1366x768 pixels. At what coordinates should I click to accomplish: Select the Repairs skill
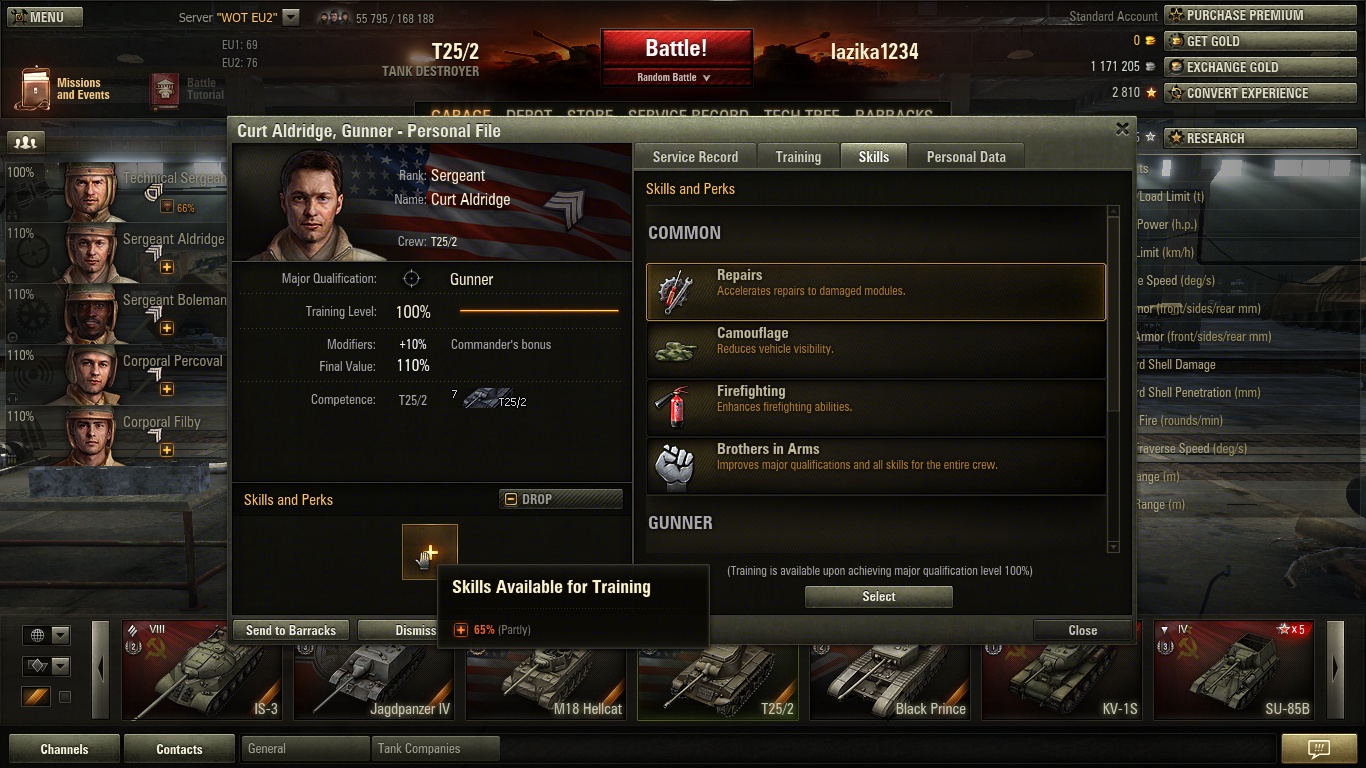point(876,292)
